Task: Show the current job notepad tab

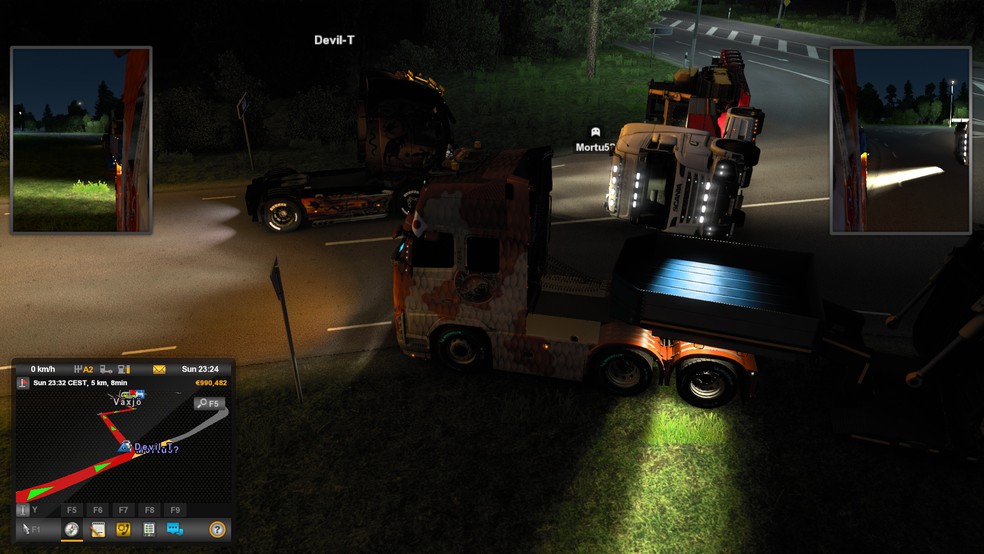Action: tap(98, 529)
